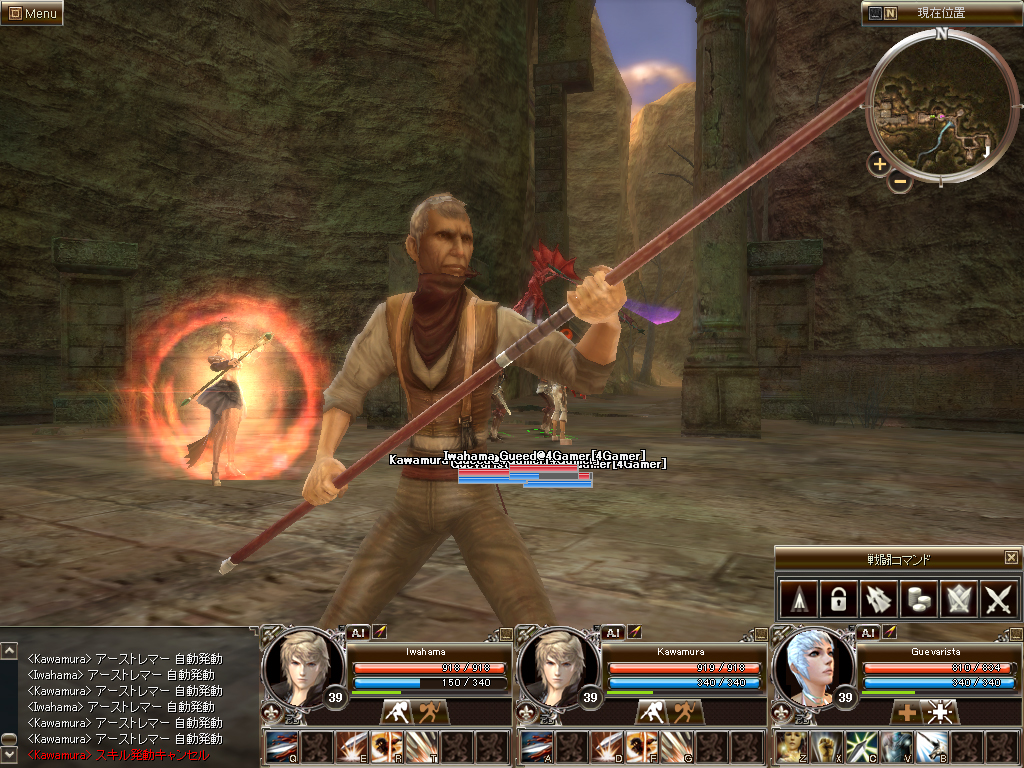Activate the crossed swords battle command
Viewport: 1024px width, 768px height.
[998, 599]
